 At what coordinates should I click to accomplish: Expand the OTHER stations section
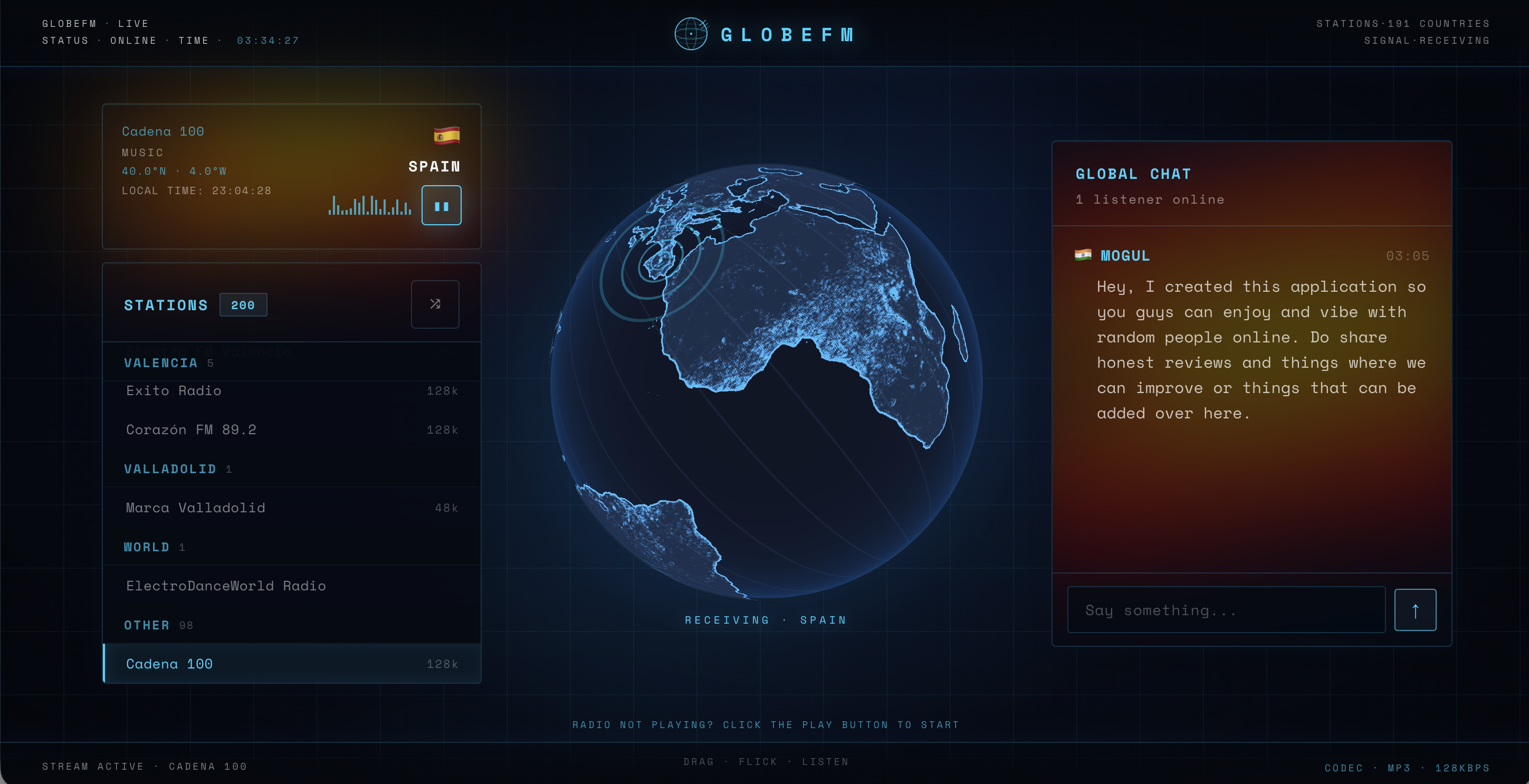pyautogui.click(x=147, y=624)
